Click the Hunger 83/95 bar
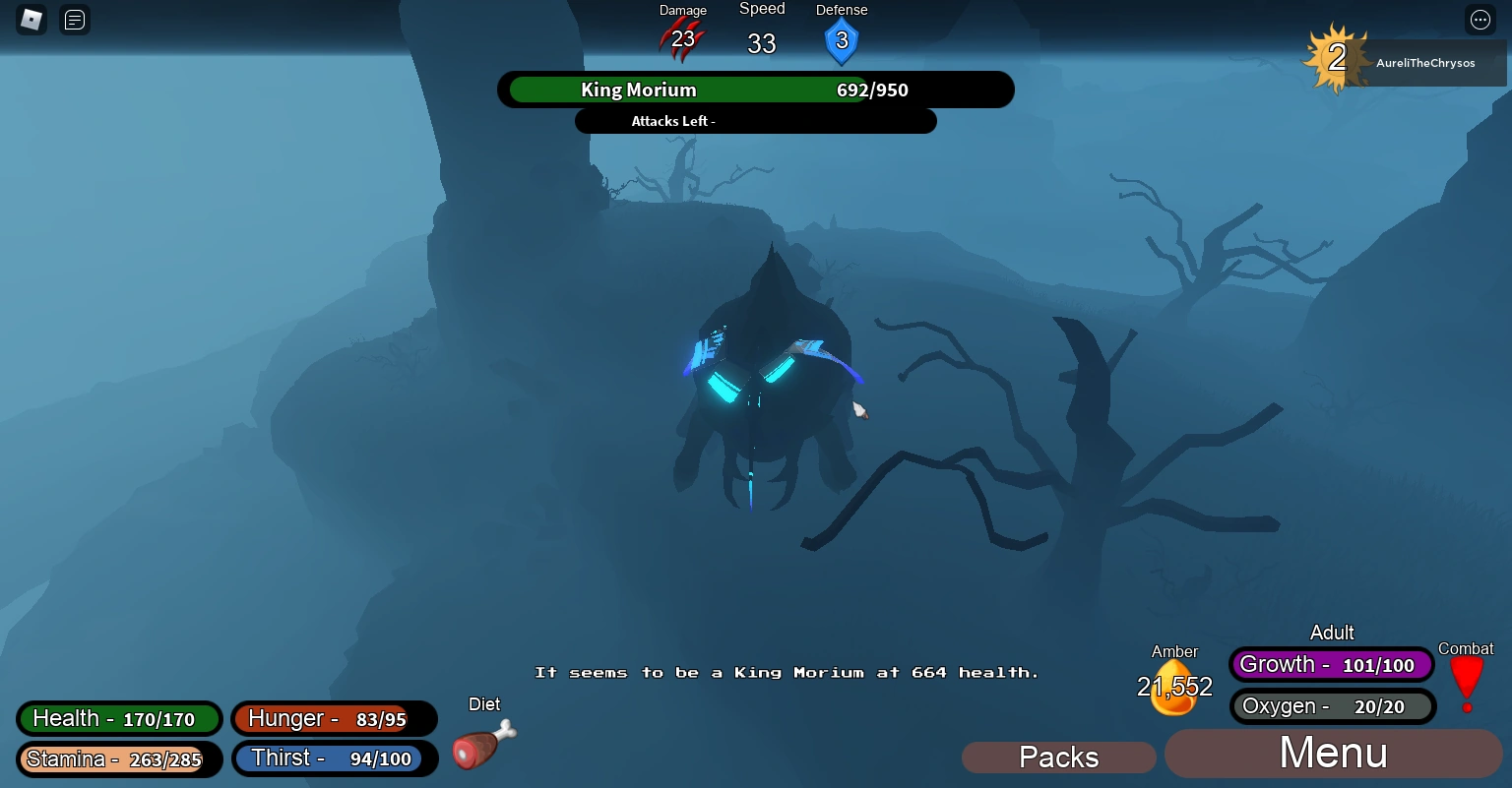1512x788 pixels. click(x=334, y=718)
